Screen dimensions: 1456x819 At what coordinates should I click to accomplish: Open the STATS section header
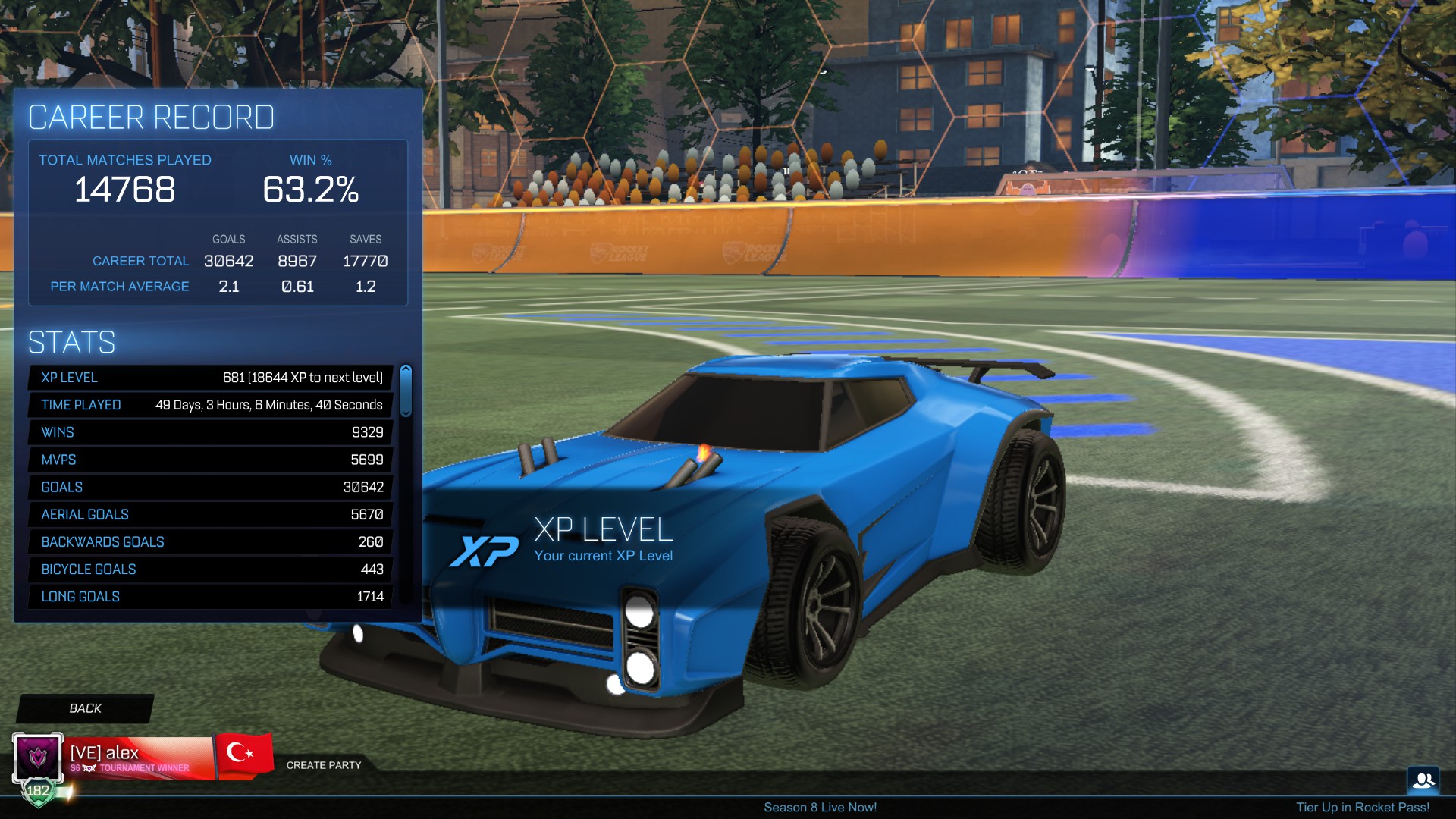pyautogui.click(x=71, y=342)
